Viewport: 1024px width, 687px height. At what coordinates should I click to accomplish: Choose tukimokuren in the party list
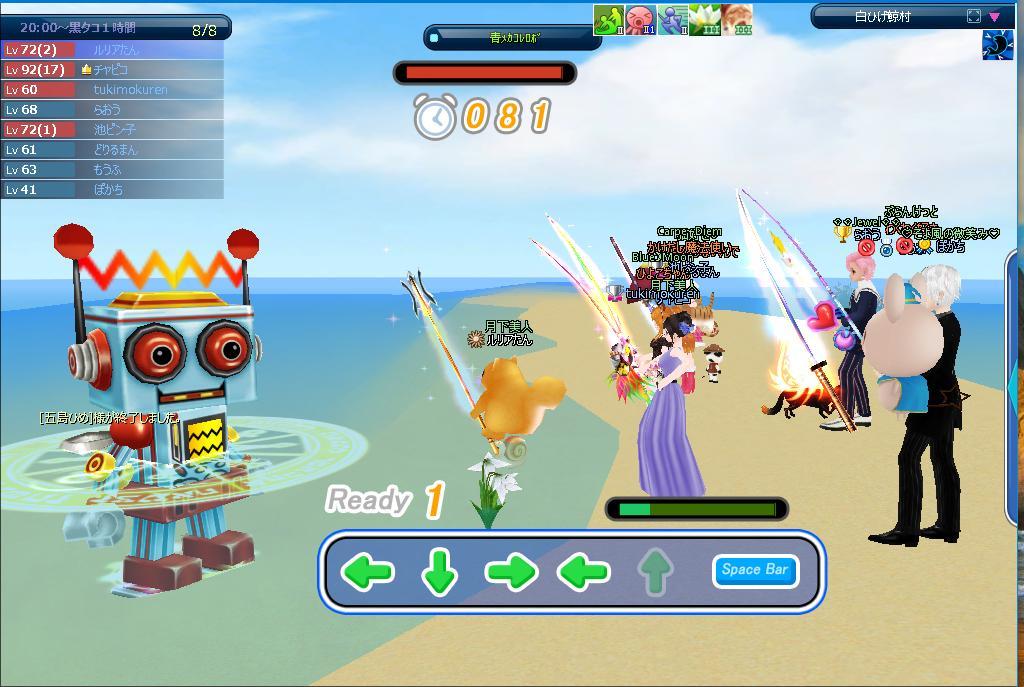[112, 90]
